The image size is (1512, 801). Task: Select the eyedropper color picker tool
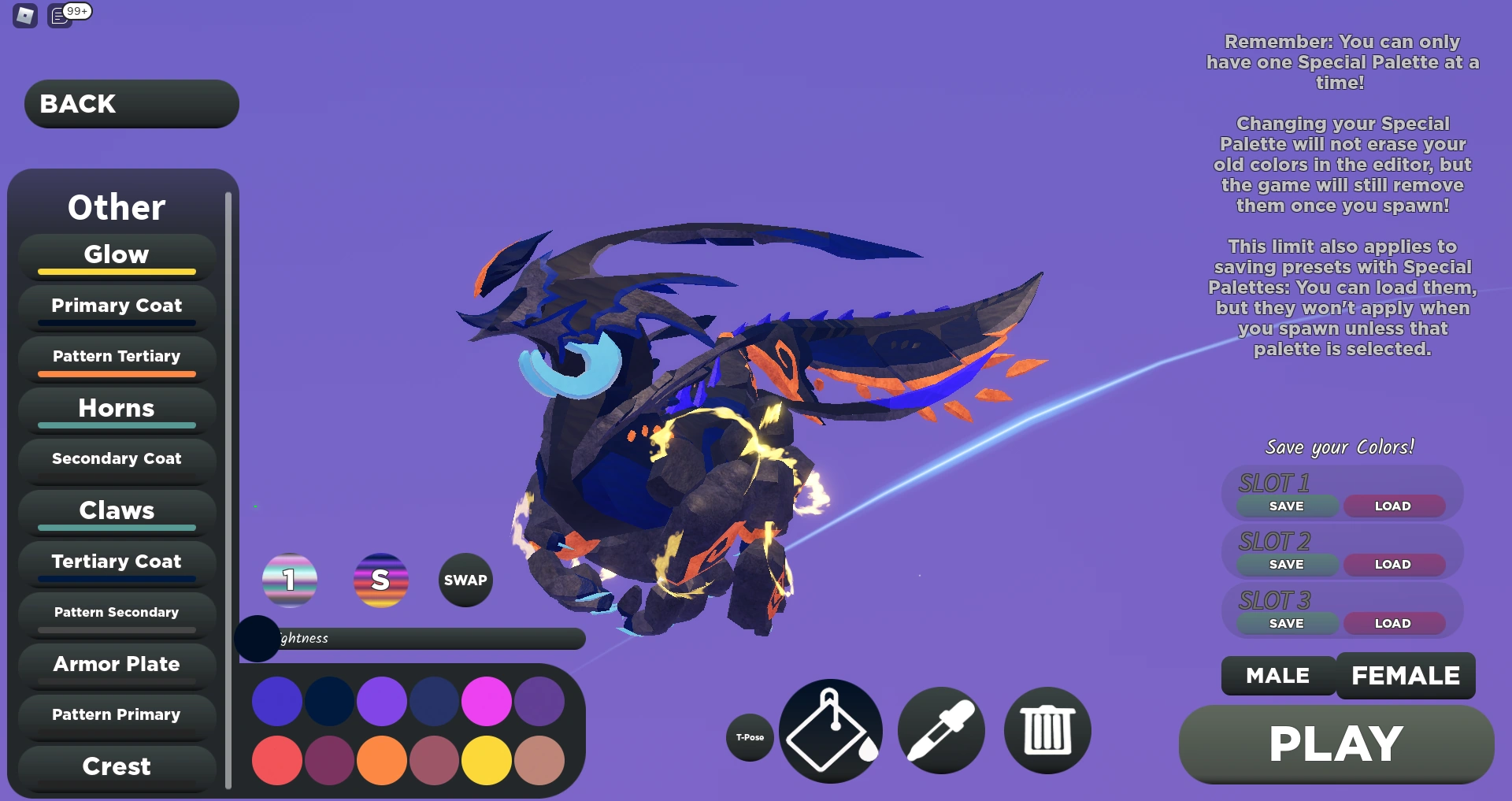click(x=940, y=731)
